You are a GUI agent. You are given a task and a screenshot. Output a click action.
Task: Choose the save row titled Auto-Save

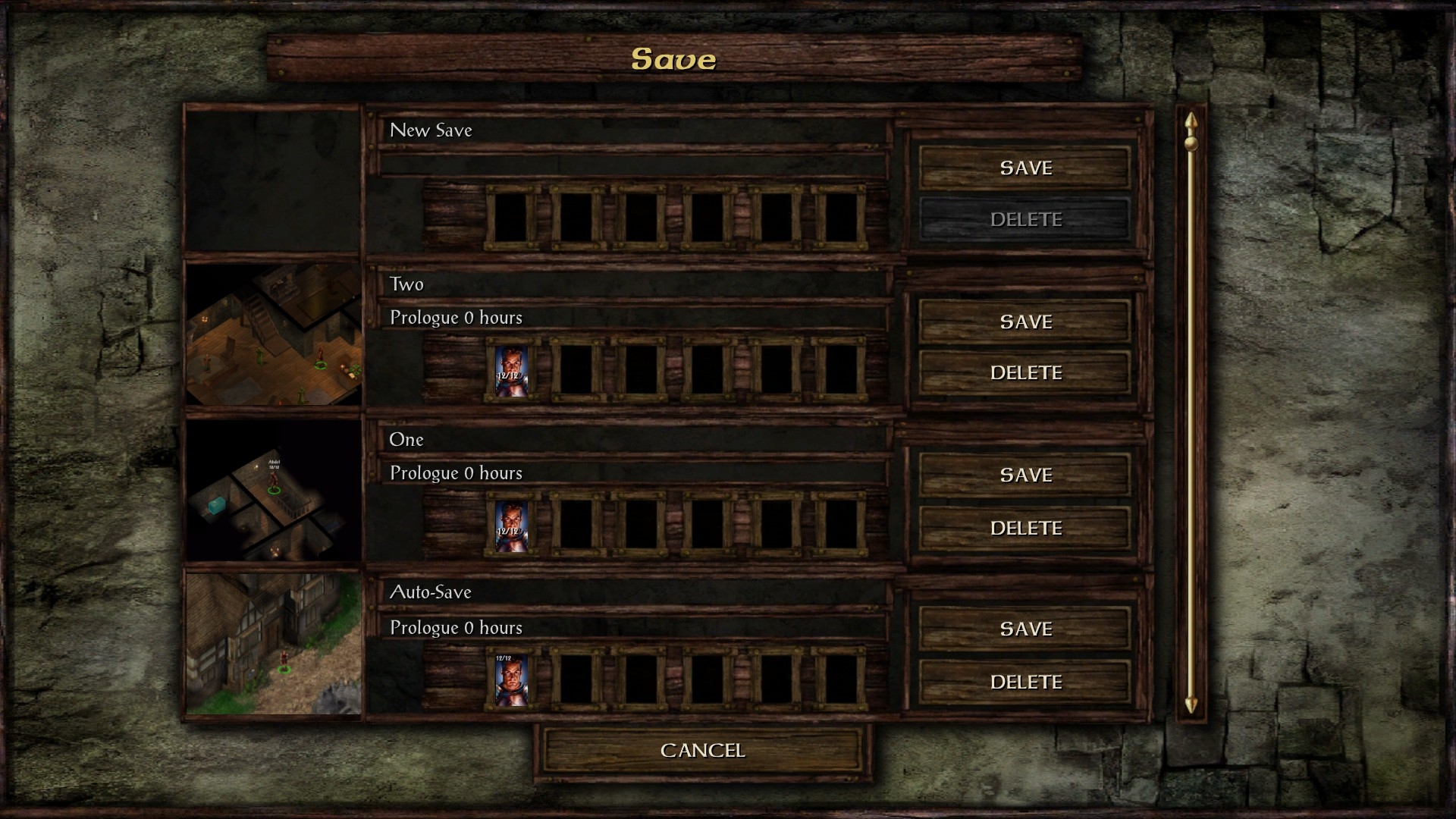[634, 592]
